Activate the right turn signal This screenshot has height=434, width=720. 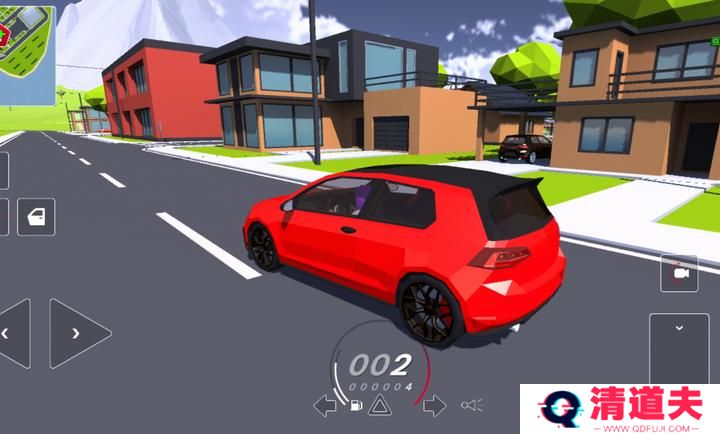pos(434,405)
